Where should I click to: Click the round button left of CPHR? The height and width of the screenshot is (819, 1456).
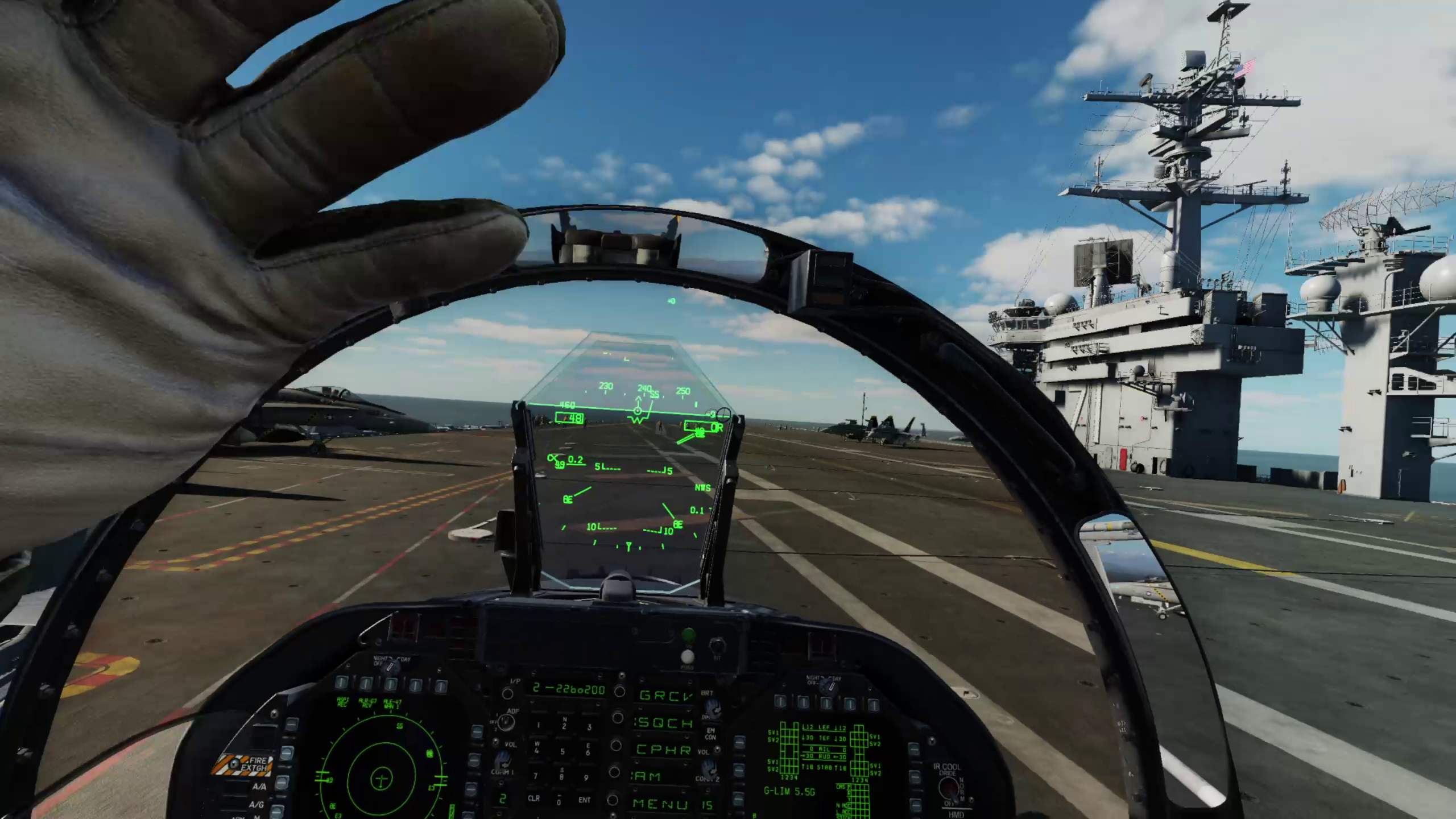click(x=616, y=745)
